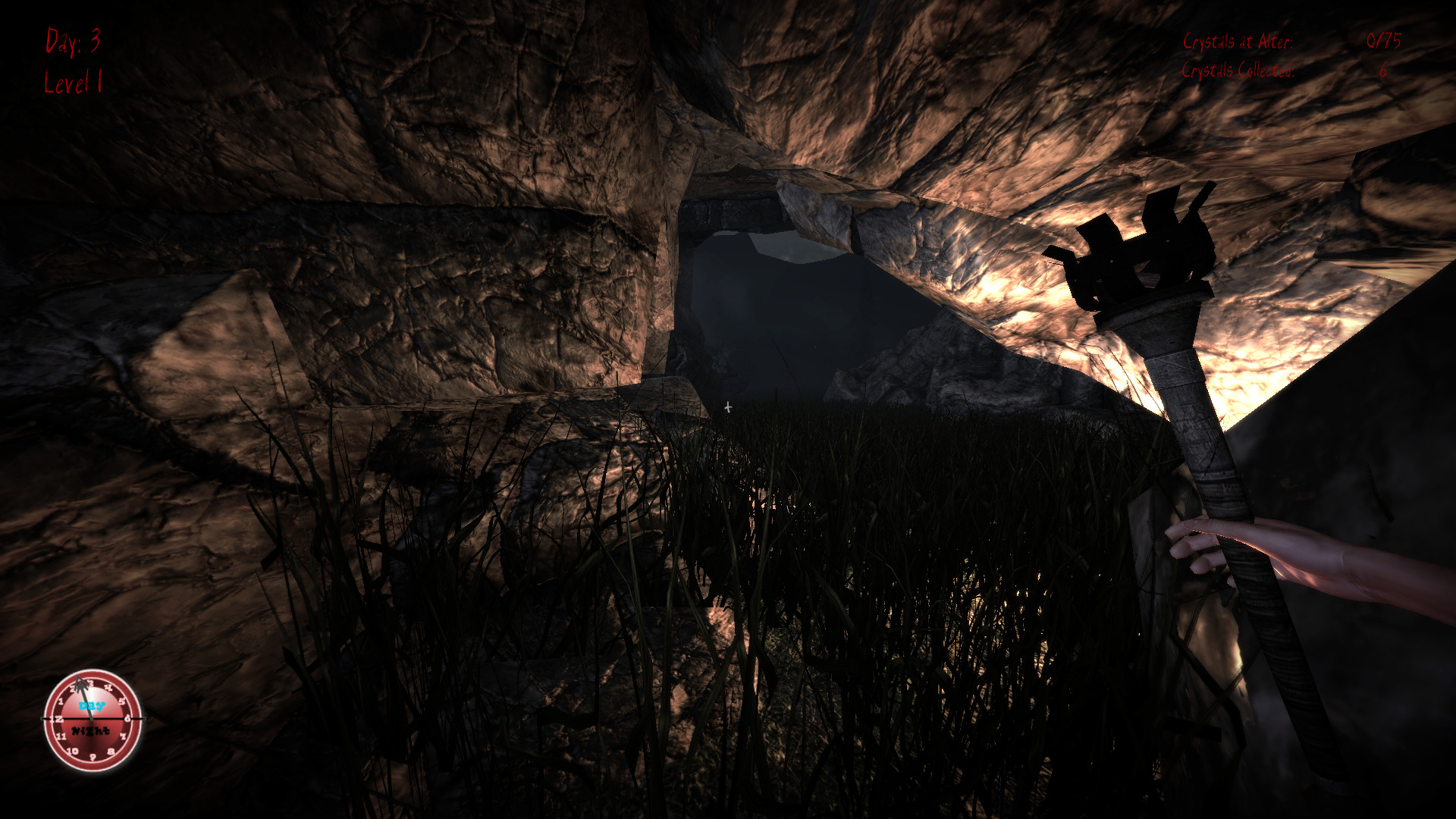Click the crystal count showing 6
This screenshot has height=819, width=1456.
coord(1382,71)
